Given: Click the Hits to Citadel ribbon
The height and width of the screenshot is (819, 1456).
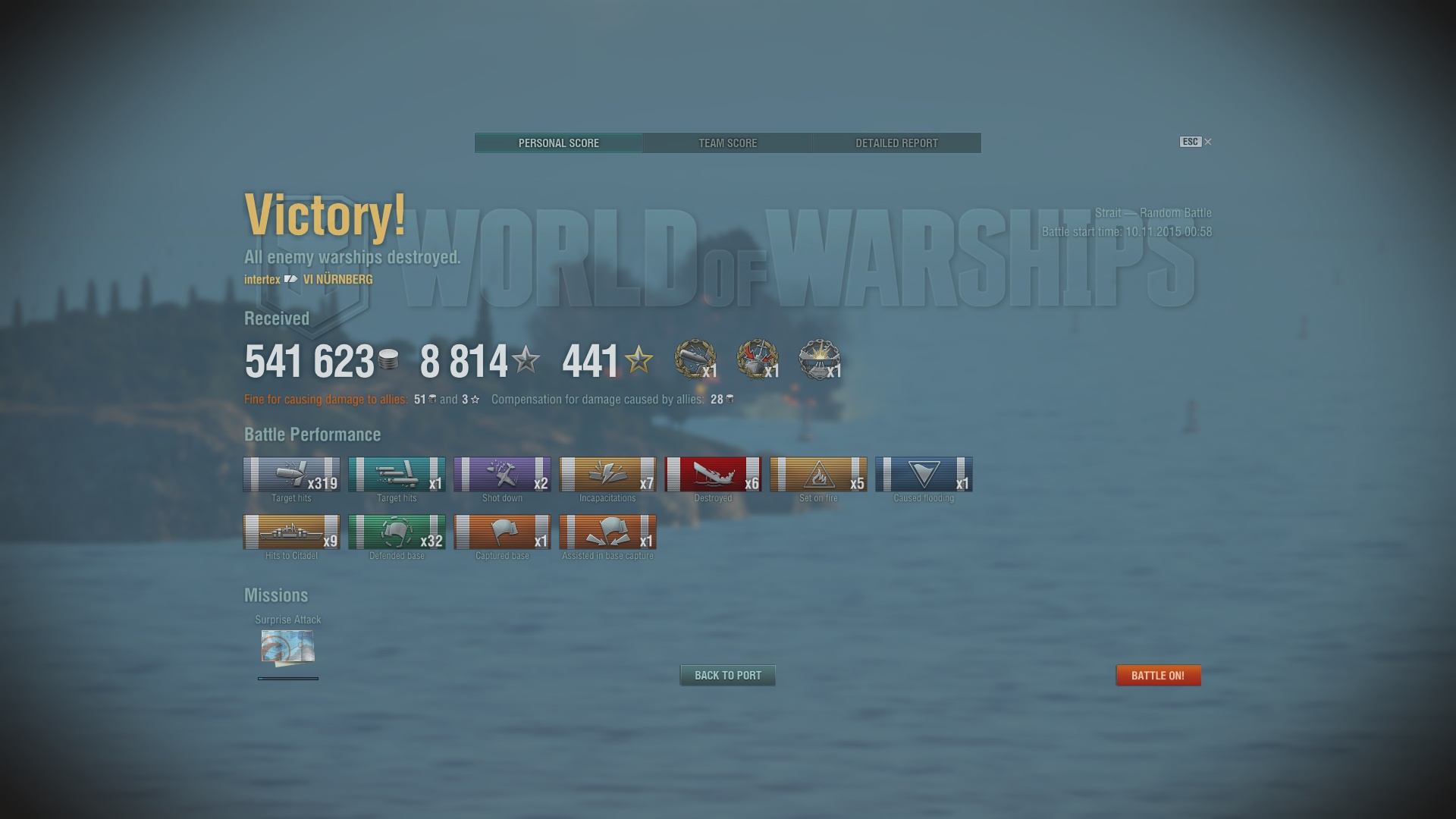Looking at the screenshot, I should [x=291, y=532].
